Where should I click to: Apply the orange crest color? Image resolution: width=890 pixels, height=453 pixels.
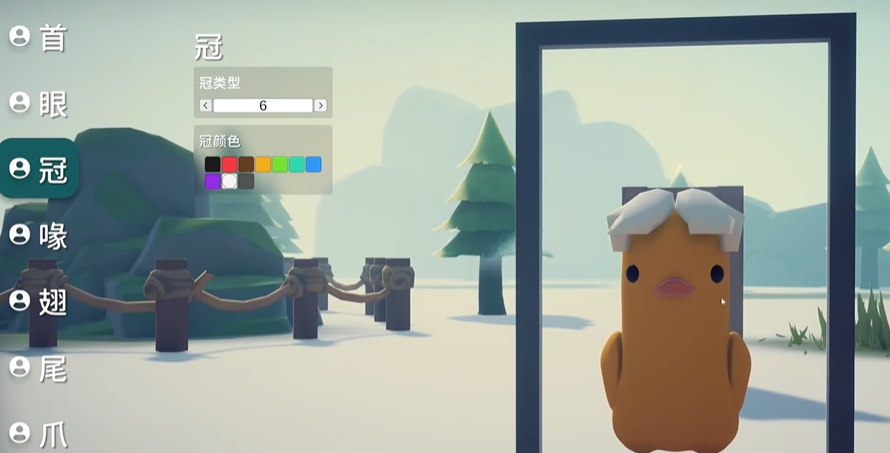[263, 164]
